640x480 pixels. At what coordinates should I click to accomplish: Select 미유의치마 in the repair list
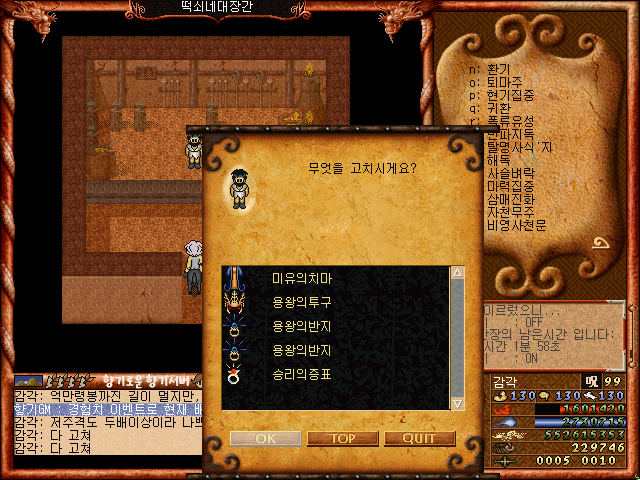pyautogui.click(x=301, y=277)
